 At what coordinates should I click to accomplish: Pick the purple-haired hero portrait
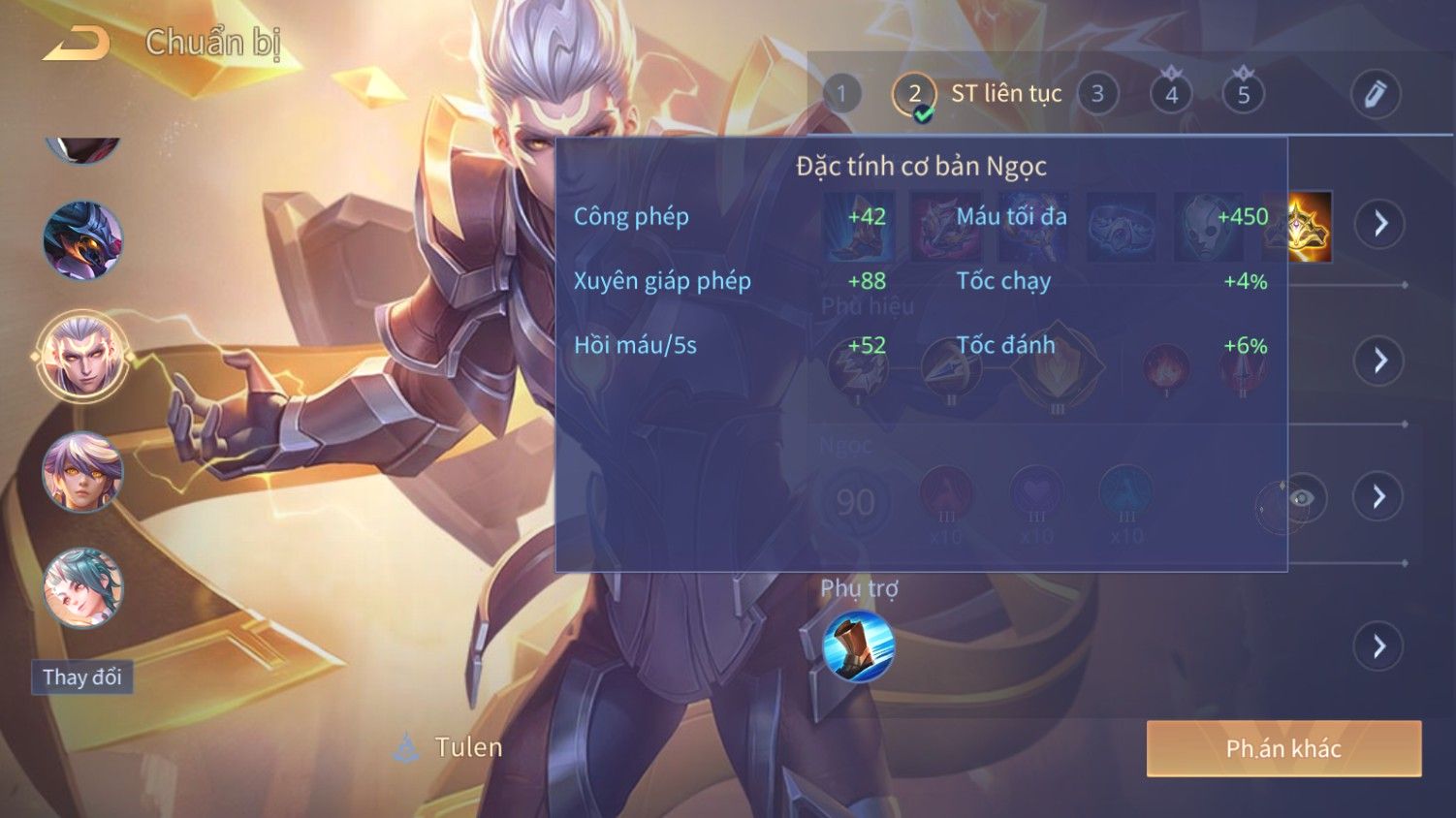(82, 472)
